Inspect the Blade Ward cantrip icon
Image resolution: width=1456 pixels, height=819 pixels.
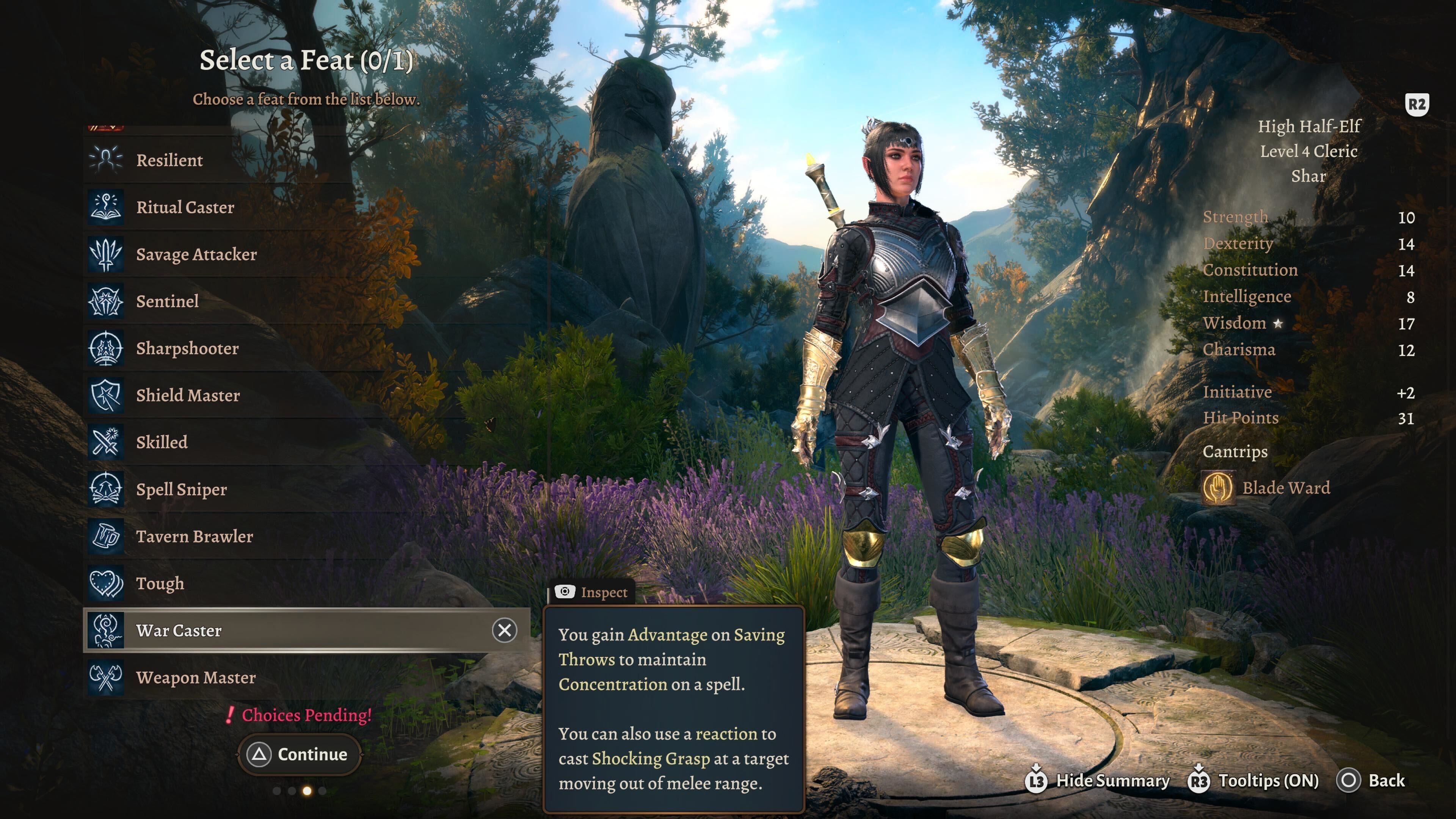[x=1218, y=488]
